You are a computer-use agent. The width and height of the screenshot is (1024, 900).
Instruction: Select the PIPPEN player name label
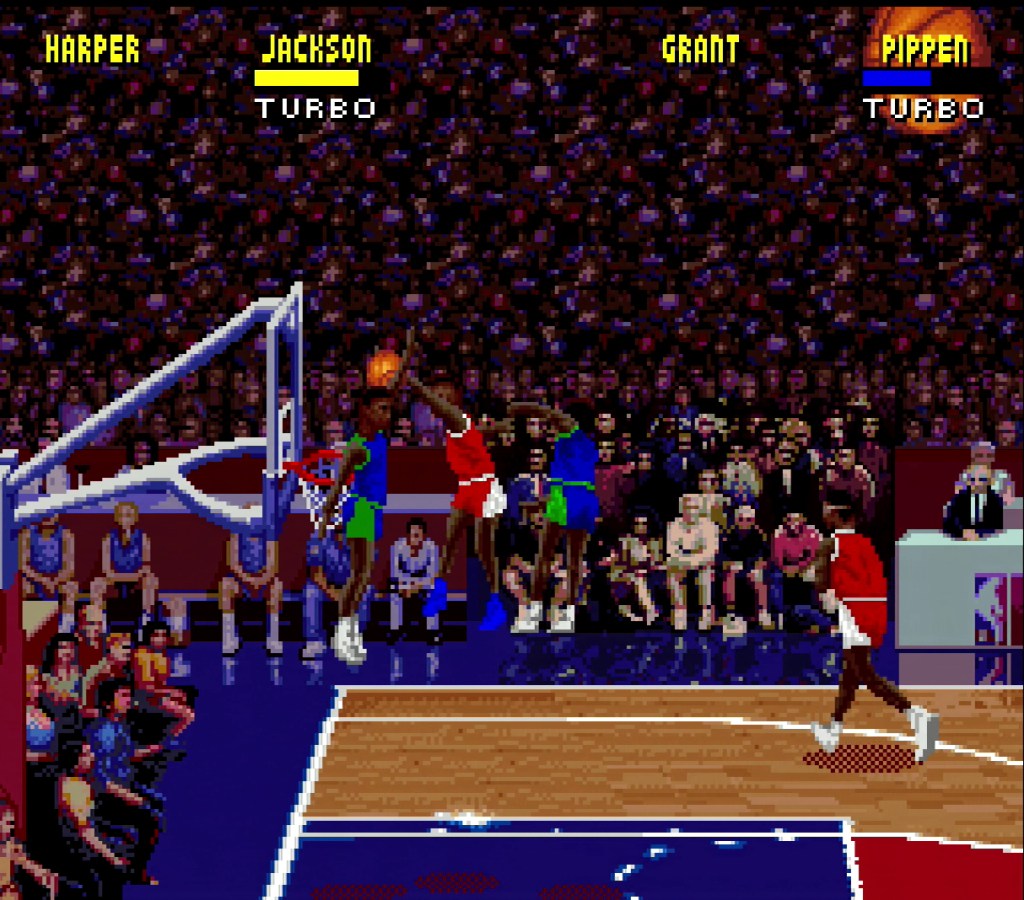(924, 49)
